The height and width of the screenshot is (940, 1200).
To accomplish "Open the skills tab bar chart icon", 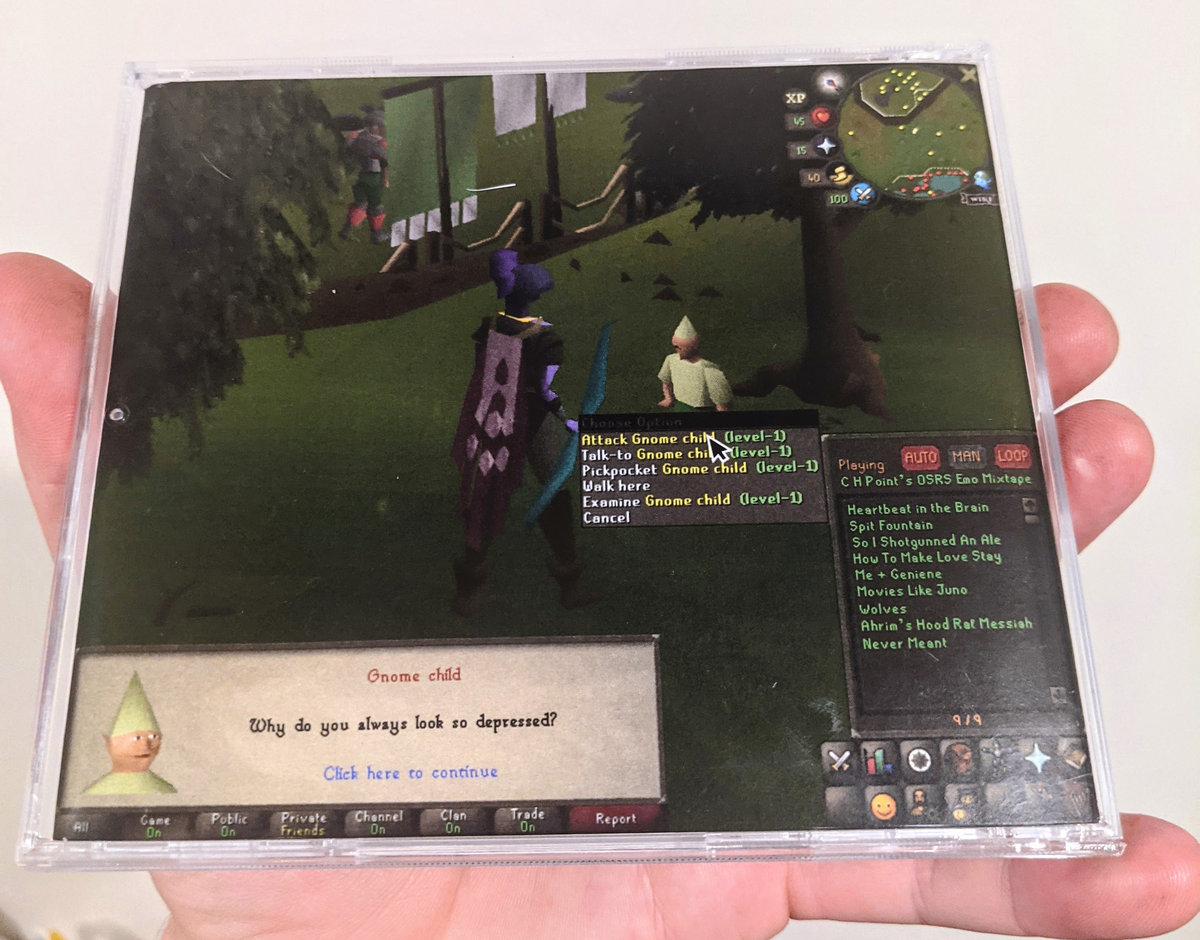I will tap(879, 760).
